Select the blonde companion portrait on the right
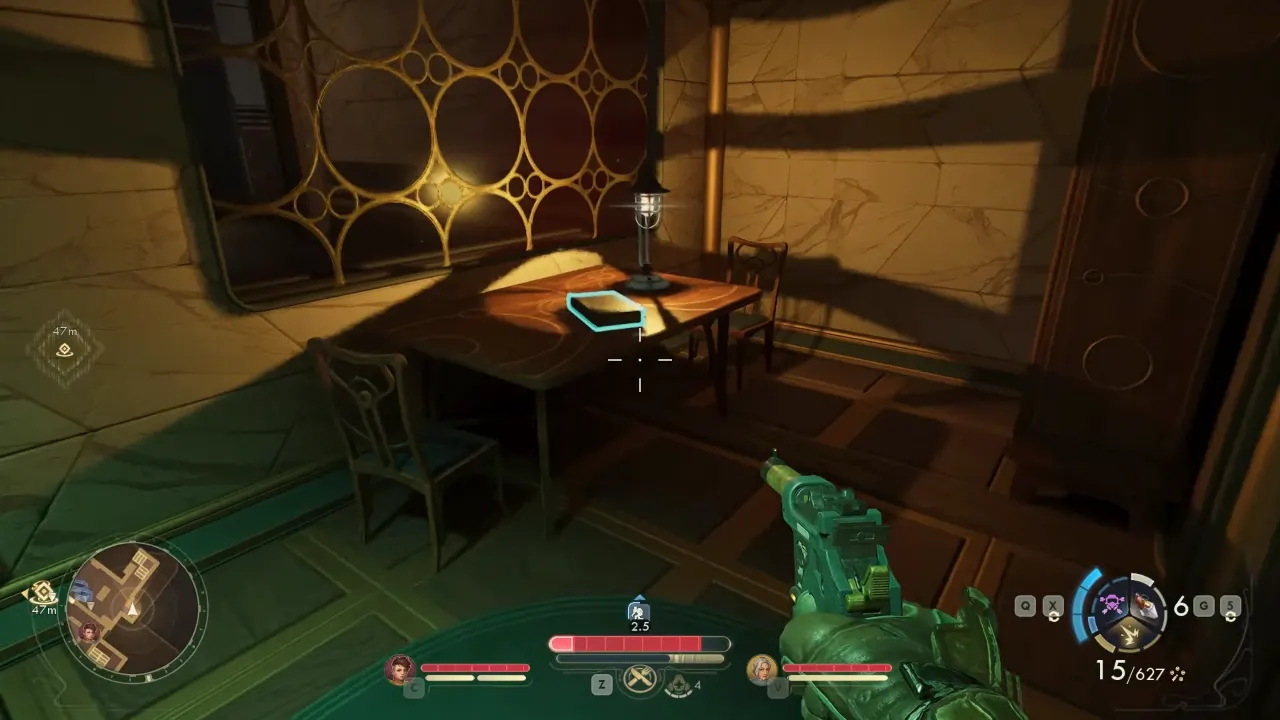 763,670
